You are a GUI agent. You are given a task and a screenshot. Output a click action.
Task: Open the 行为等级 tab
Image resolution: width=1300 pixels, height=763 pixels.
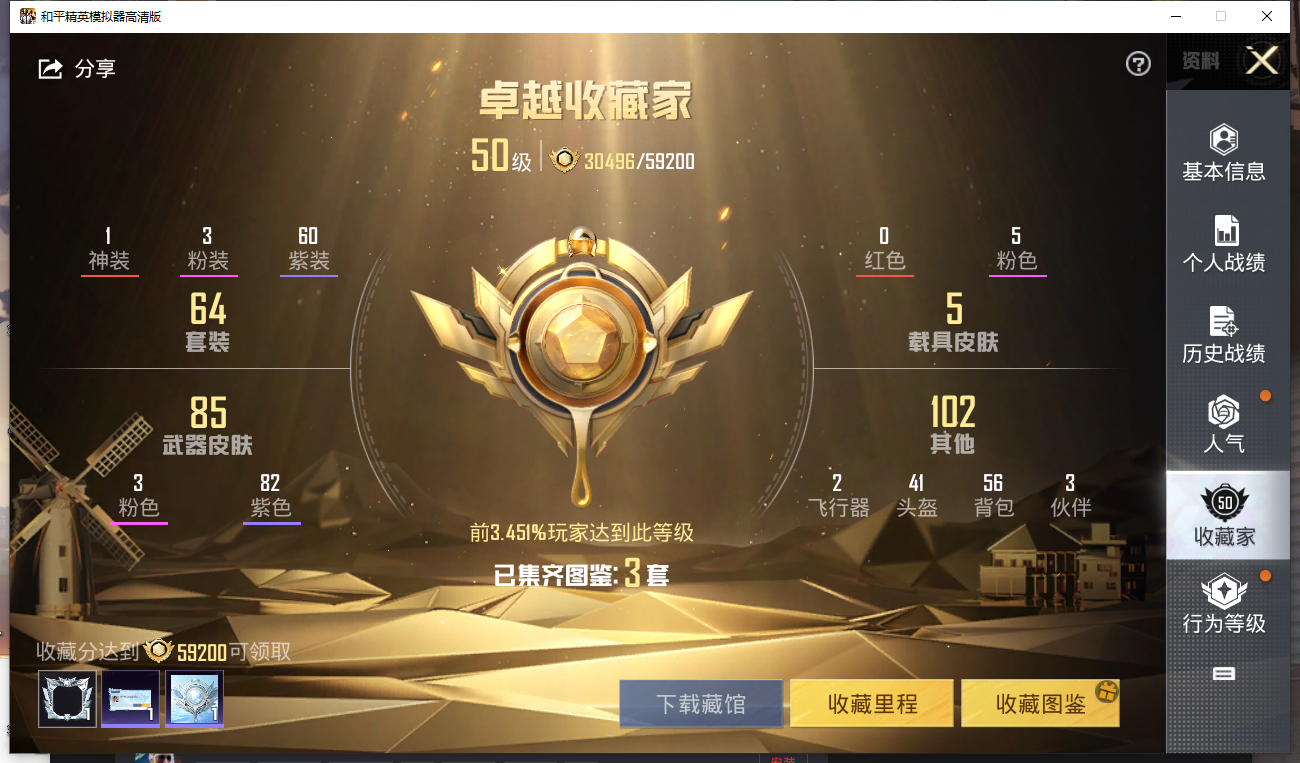[1224, 604]
